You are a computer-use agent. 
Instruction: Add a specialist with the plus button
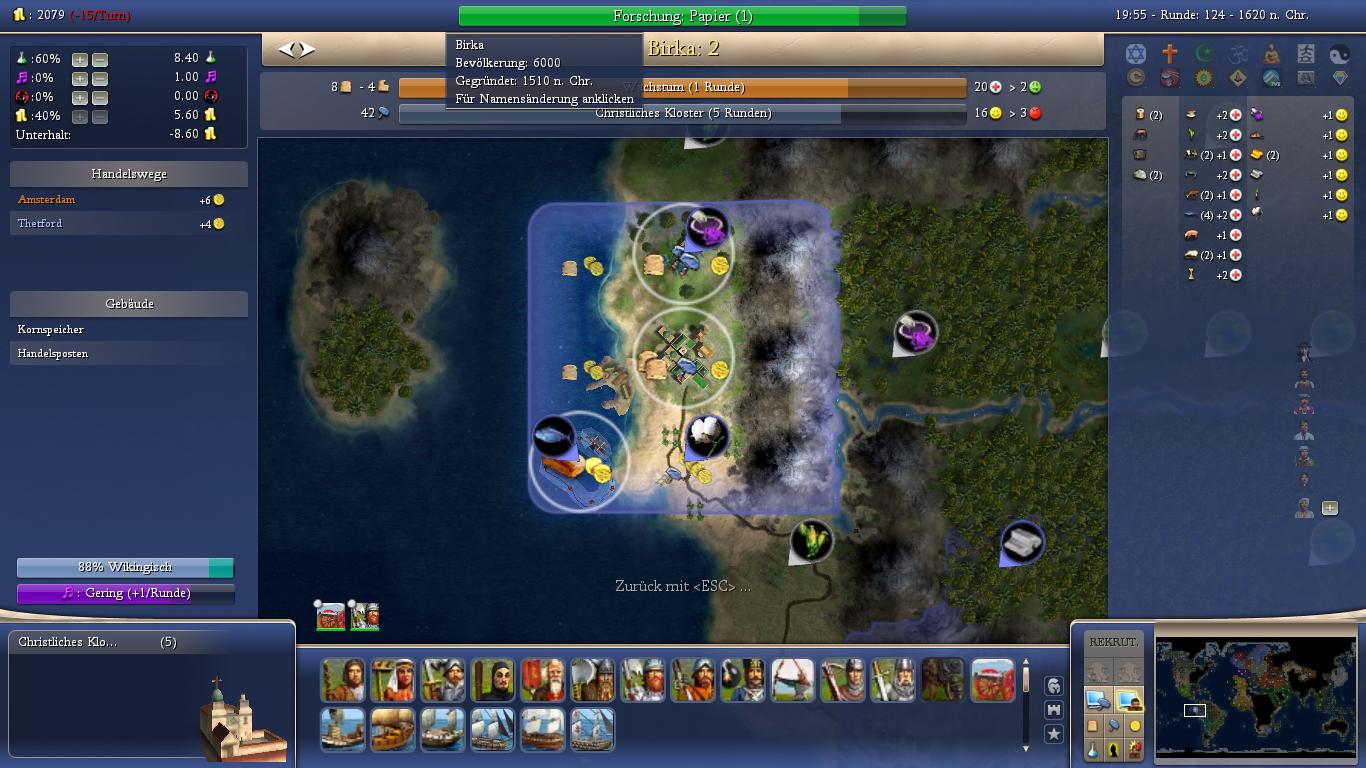pyautogui.click(x=1329, y=508)
